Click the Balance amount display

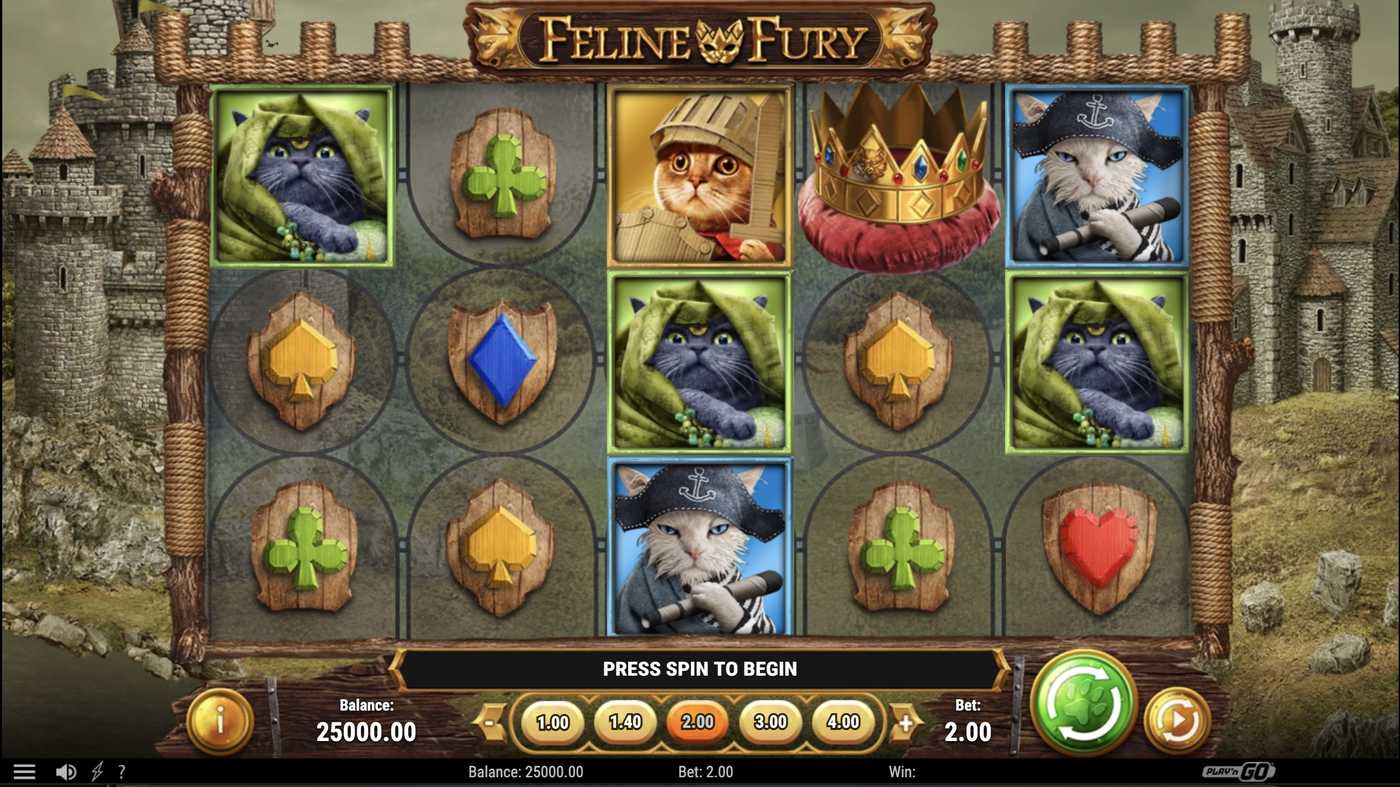[x=366, y=731]
